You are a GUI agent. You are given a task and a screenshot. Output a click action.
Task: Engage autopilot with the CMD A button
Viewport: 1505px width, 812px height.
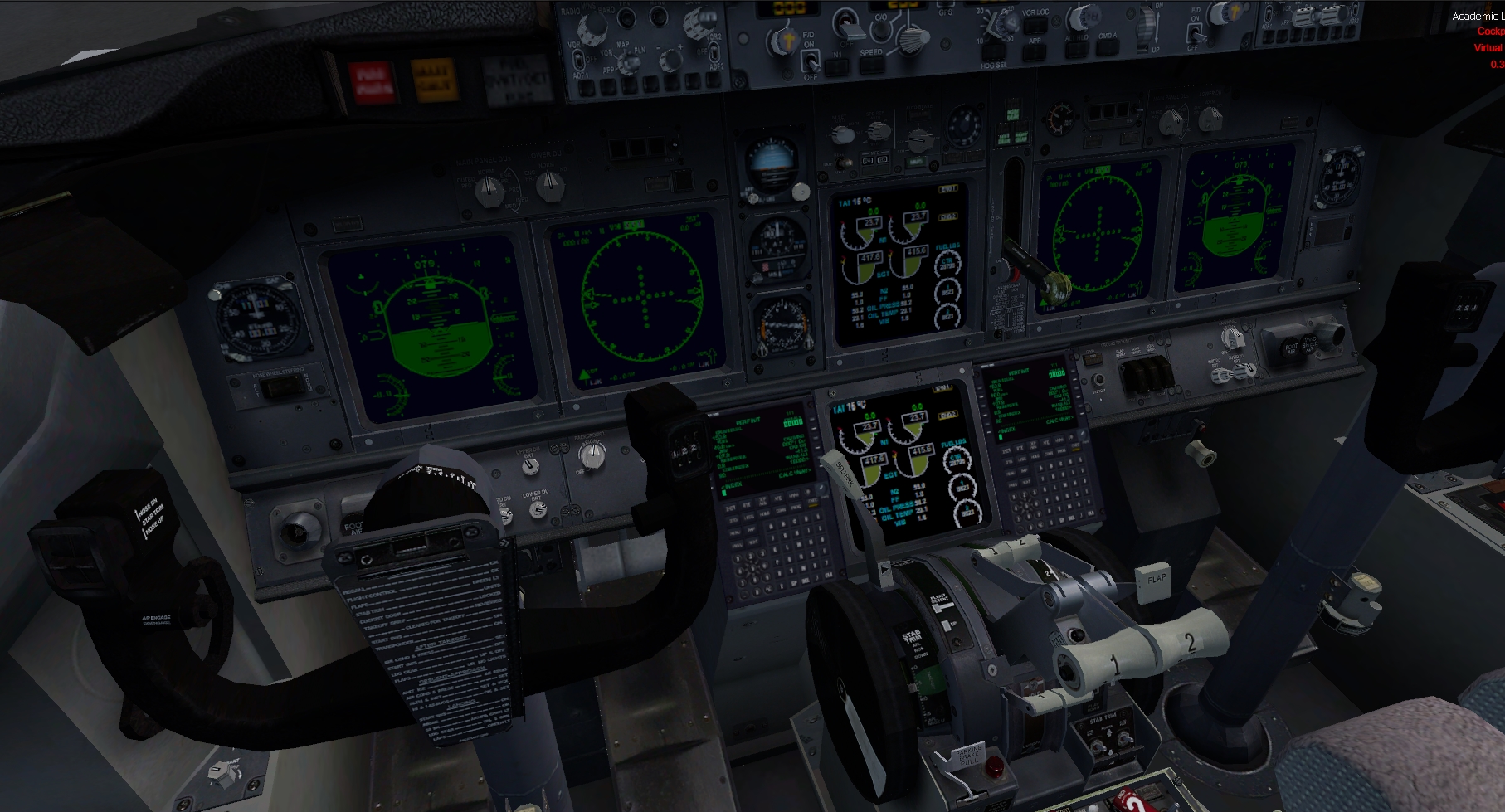pos(1107,48)
